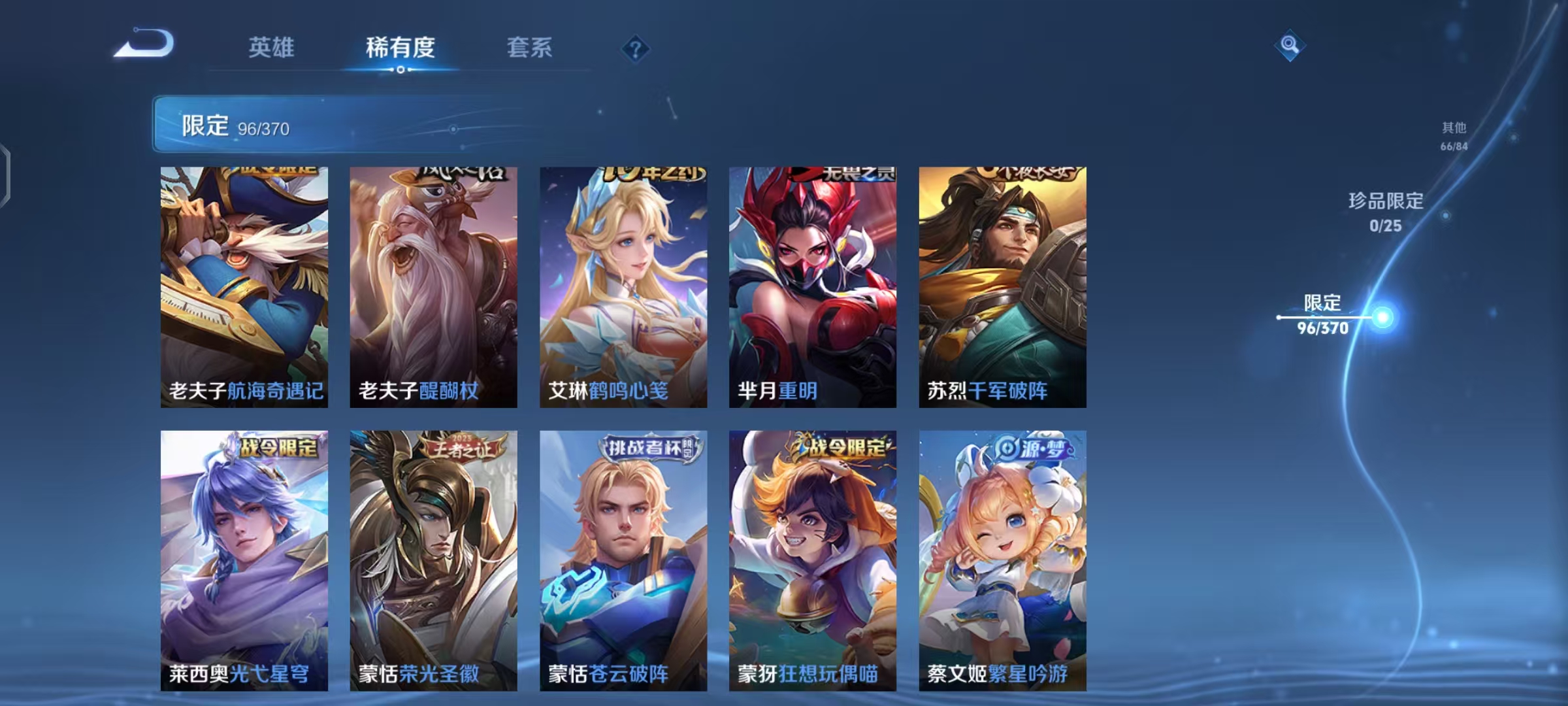Select the 稀有度 tab
The height and width of the screenshot is (706, 1568).
pyautogui.click(x=400, y=48)
